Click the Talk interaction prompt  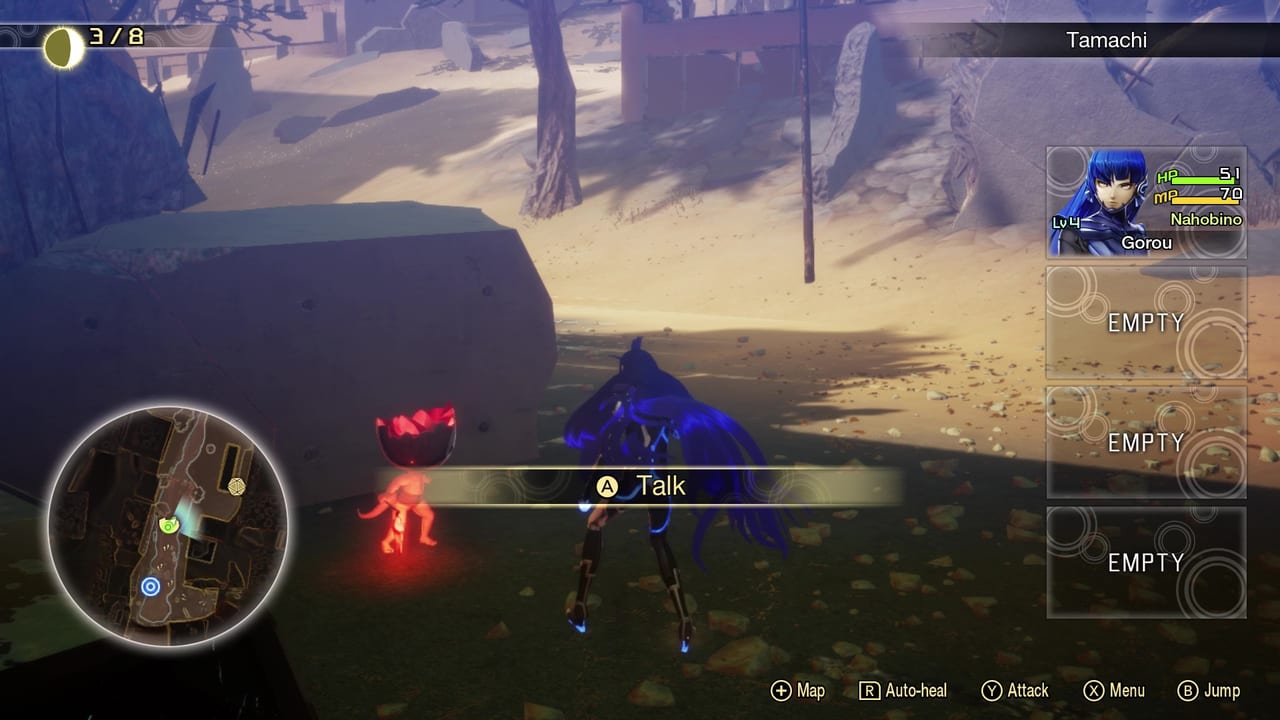point(660,486)
